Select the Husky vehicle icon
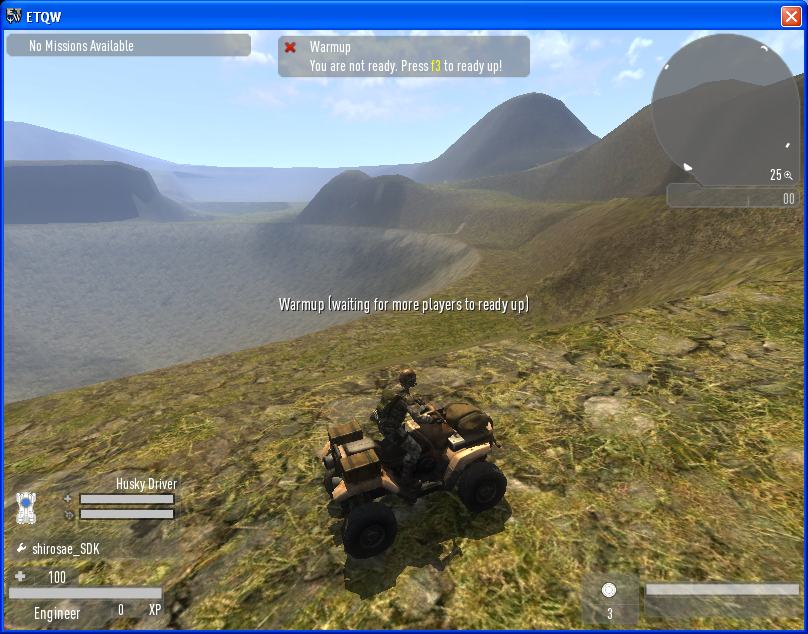Image resolution: width=808 pixels, height=634 pixels. (x=27, y=507)
